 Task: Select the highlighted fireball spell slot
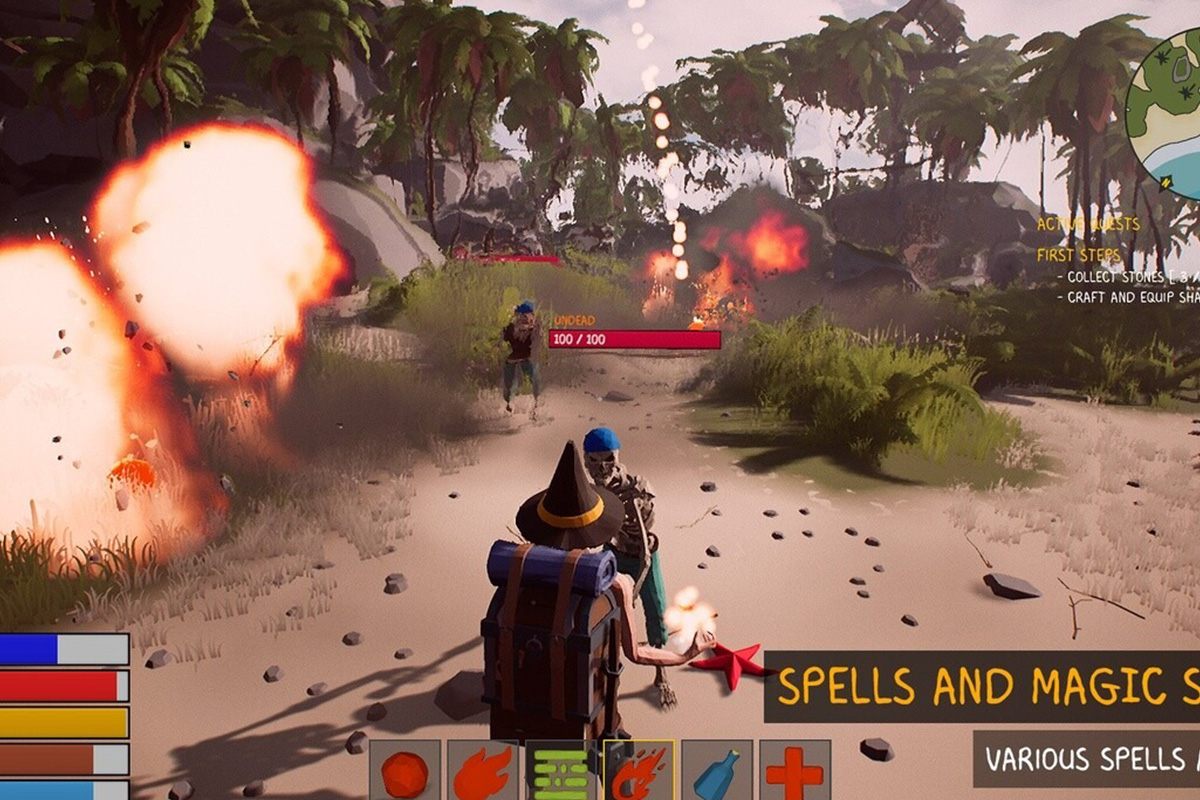point(638,771)
